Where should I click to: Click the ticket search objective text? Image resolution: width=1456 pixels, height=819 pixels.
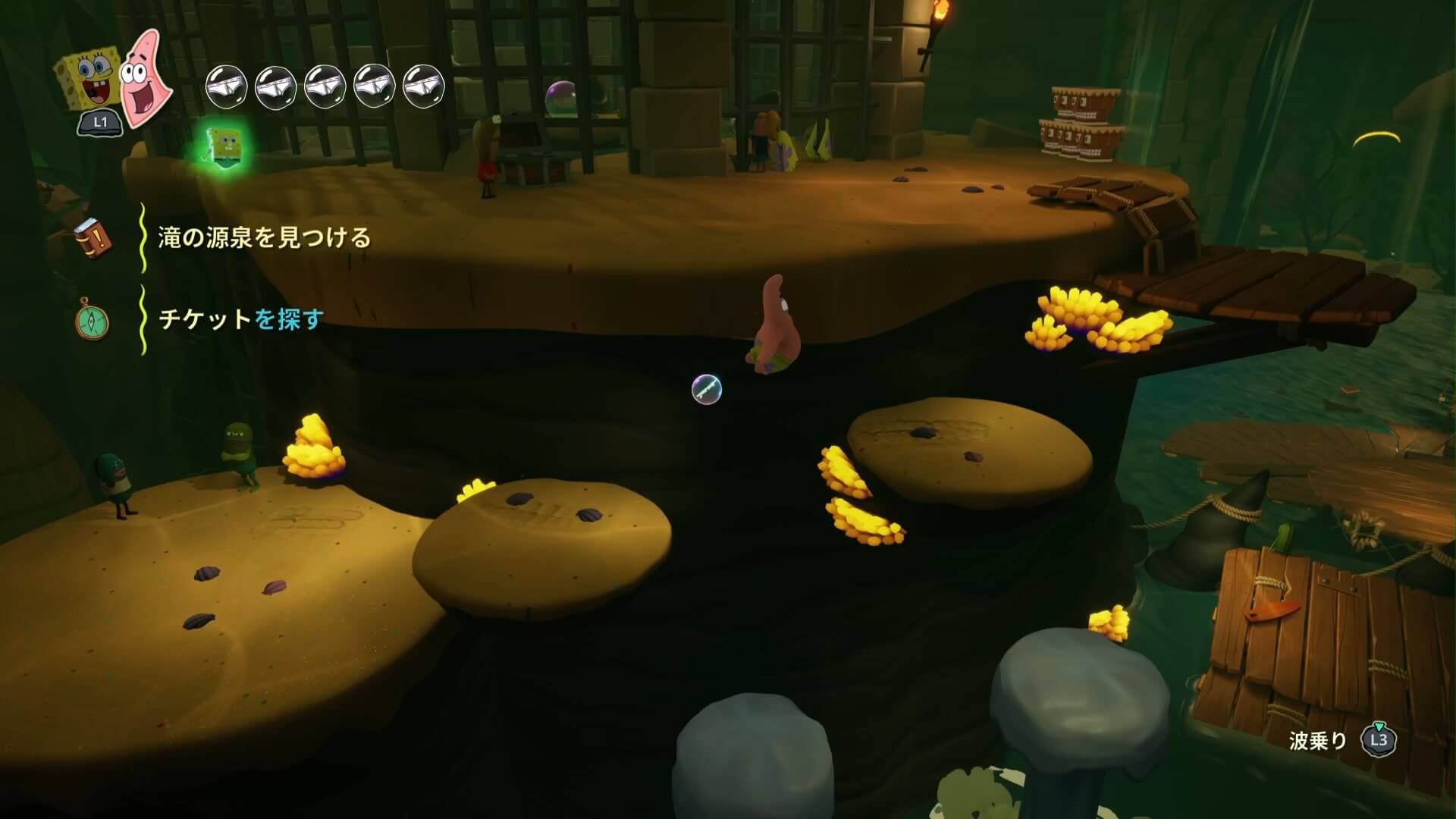241,319
